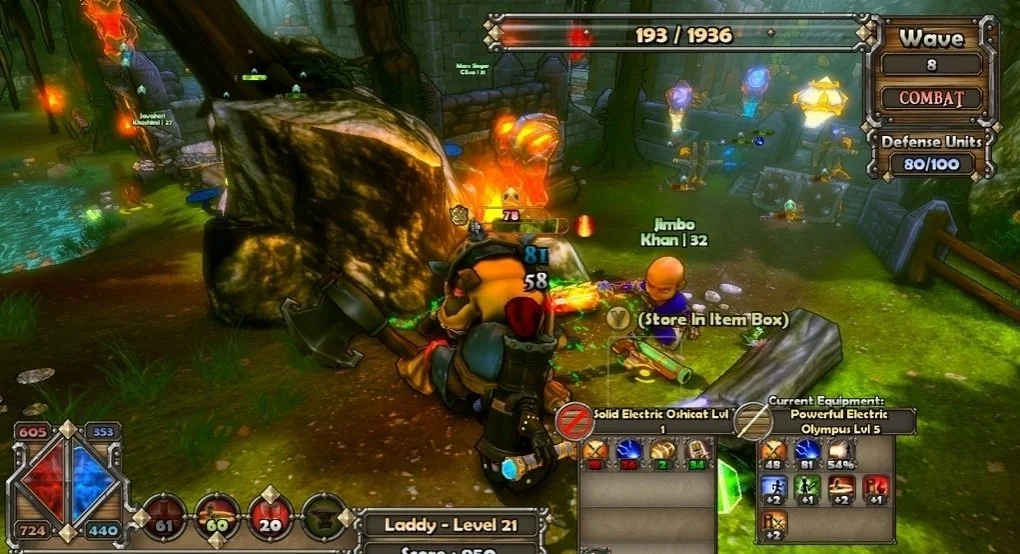Activate the red ability icon showing 20
The image size is (1020, 554).
coord(271,516)
